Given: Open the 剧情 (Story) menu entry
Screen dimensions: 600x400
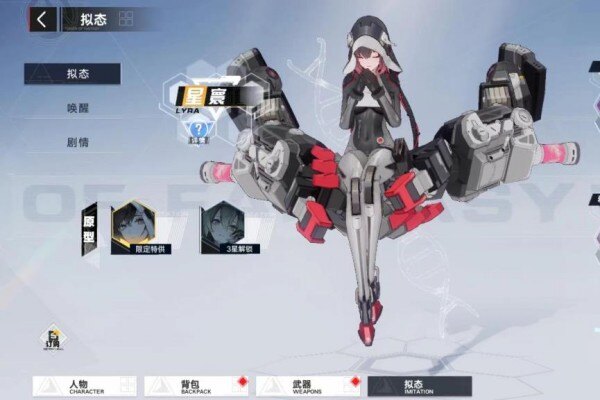Looking at the screenshot, I should pyautogui.click(x=77, y=142).
